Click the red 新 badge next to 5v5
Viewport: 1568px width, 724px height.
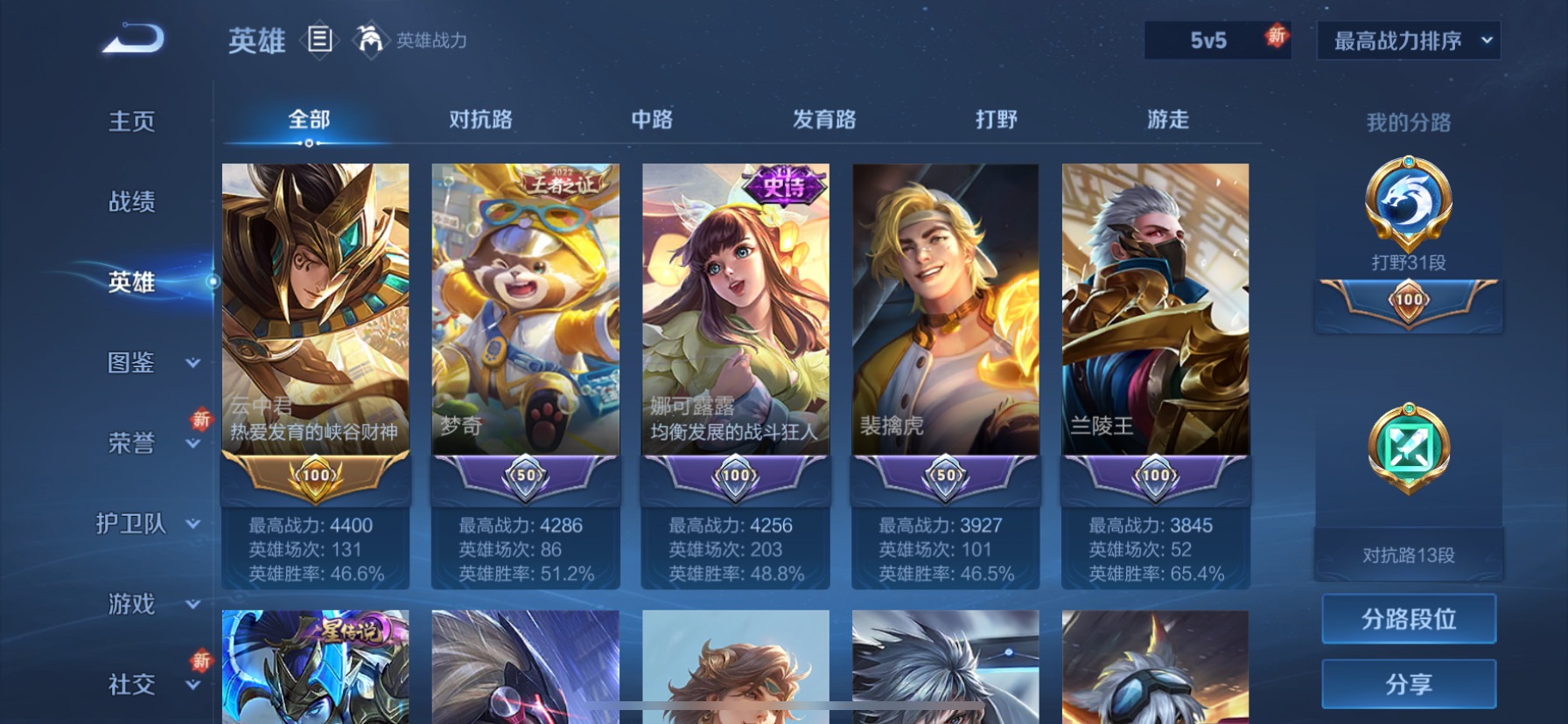coord(1276,37)
